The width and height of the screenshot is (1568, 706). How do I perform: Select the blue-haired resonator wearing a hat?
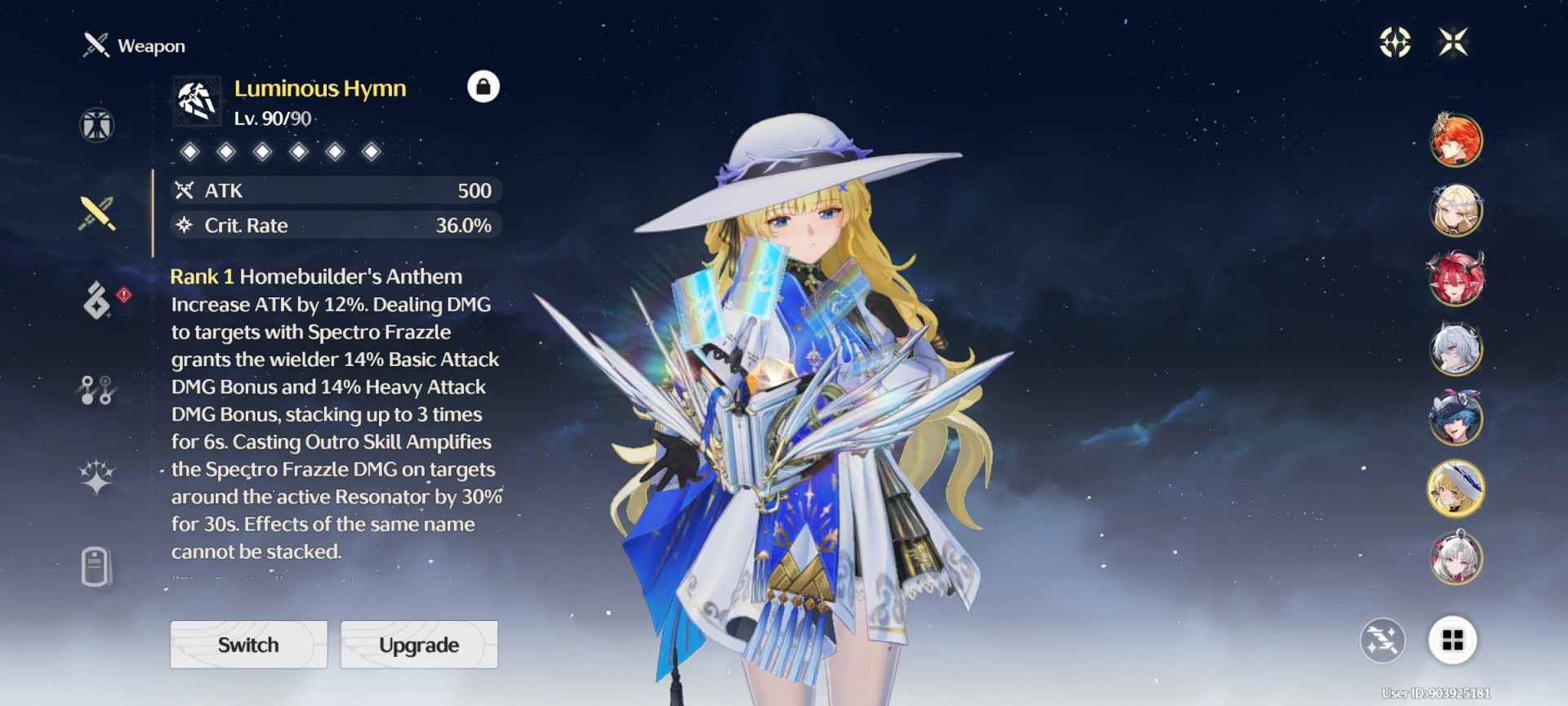pyautogui.click(x=1455, y=418)
